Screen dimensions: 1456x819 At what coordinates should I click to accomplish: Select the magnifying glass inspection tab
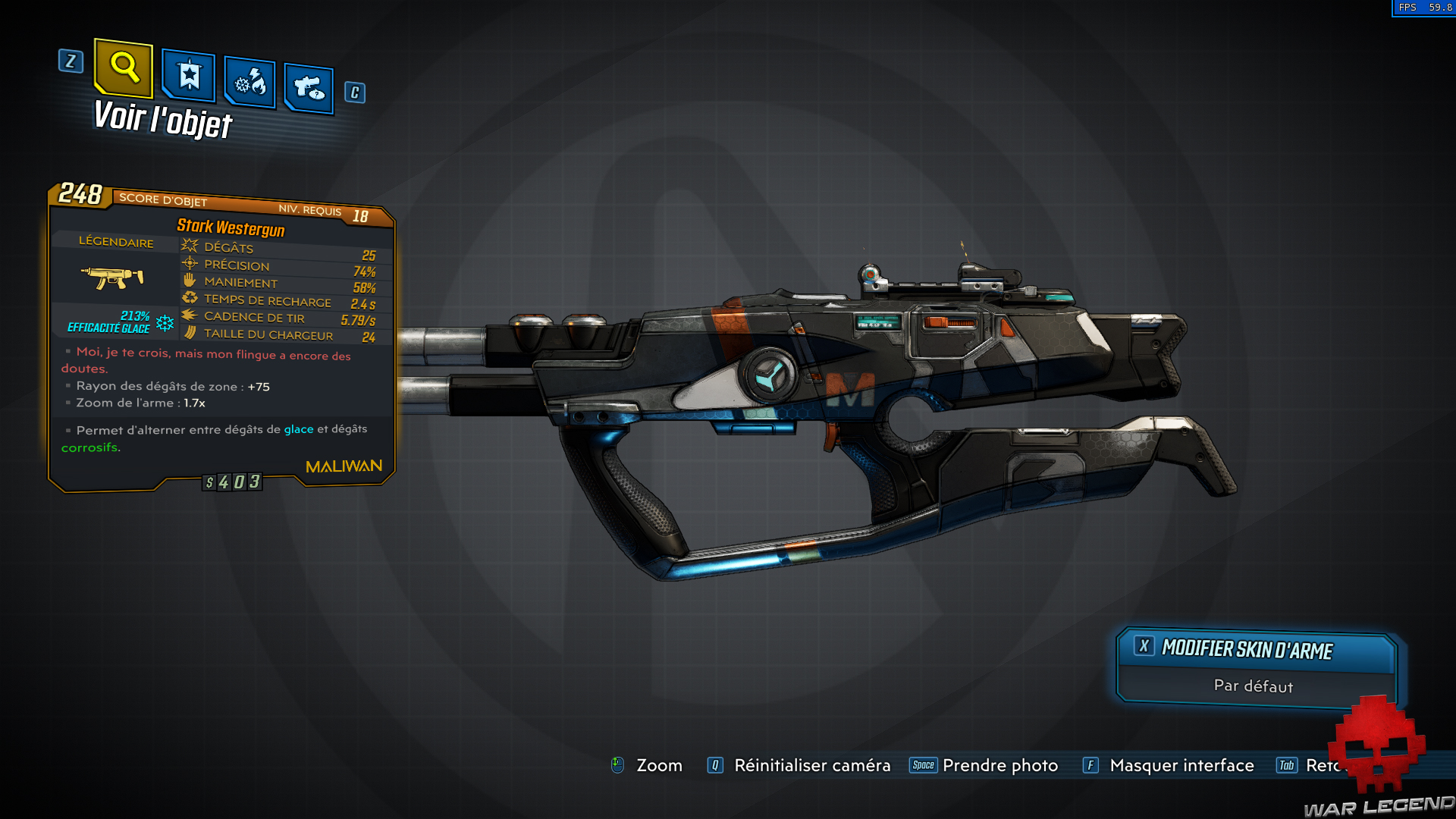pyautogui.click(x=124, y=71)
